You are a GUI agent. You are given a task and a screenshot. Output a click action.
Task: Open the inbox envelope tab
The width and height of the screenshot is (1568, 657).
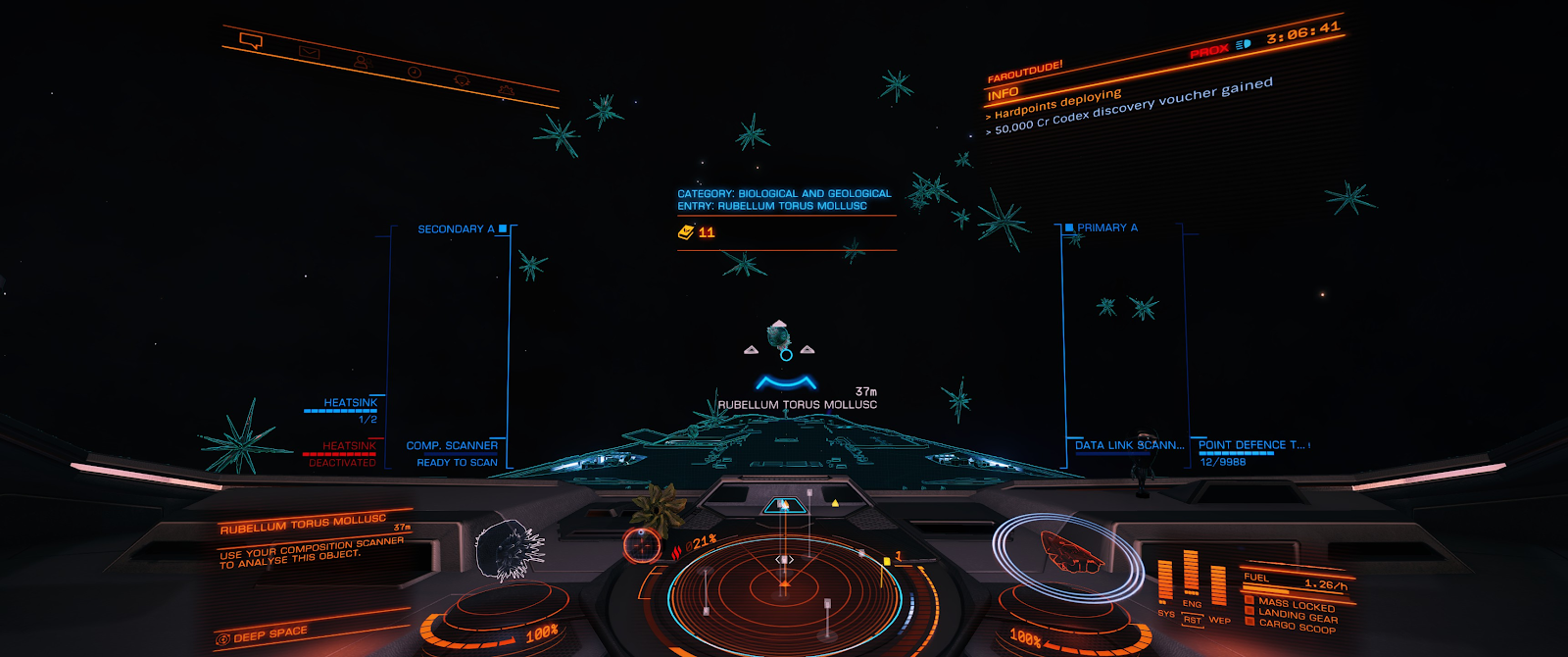(310, 52)
